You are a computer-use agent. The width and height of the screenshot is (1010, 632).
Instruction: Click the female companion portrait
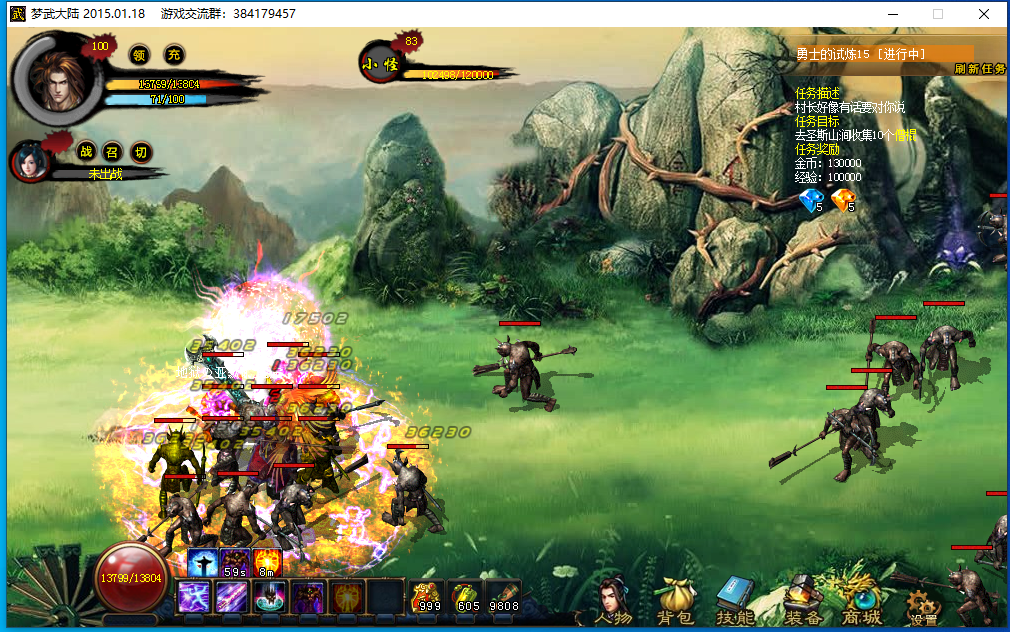click(x=30, y=162)
